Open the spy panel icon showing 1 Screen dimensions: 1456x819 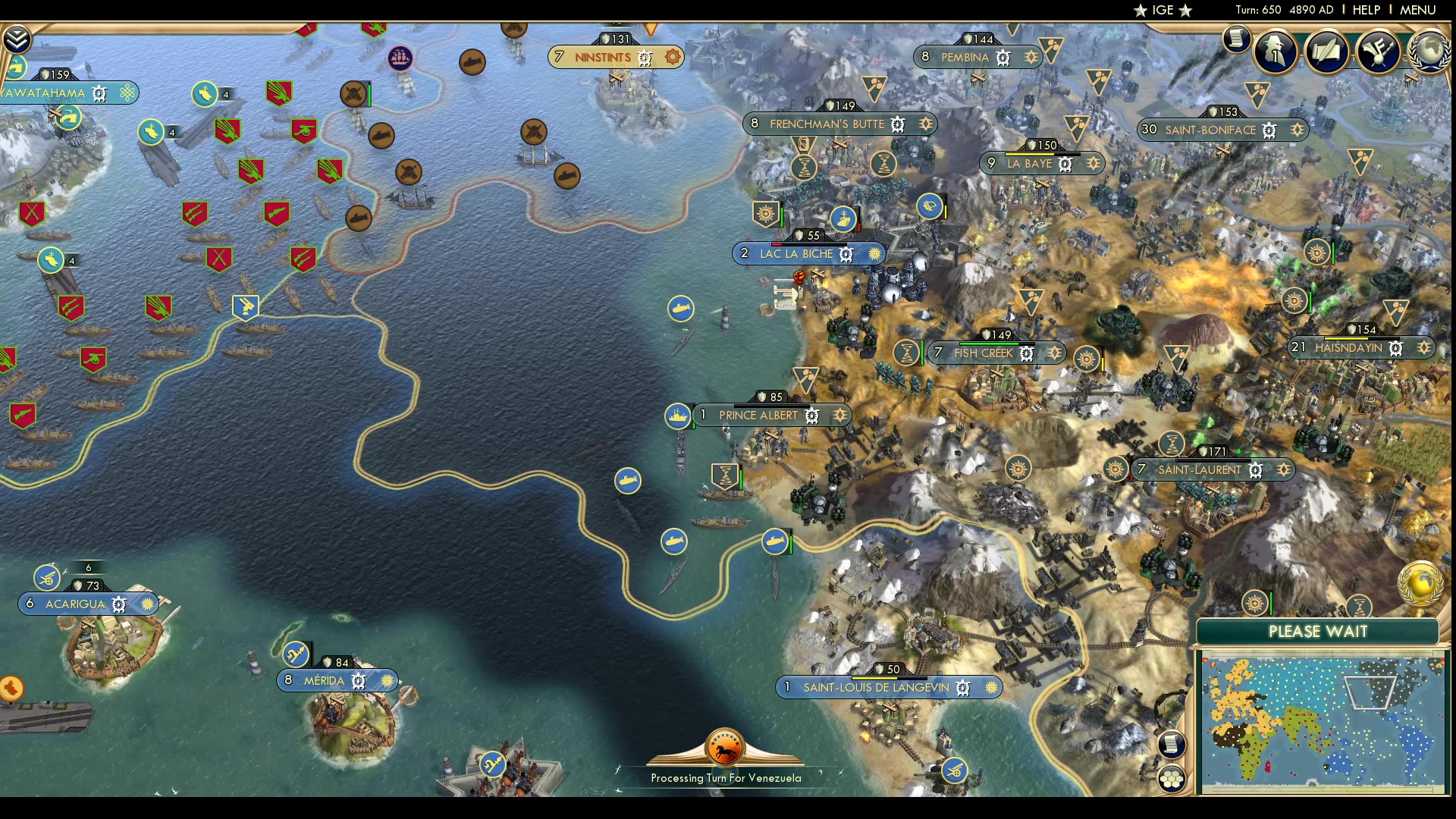coord(1275,51)
